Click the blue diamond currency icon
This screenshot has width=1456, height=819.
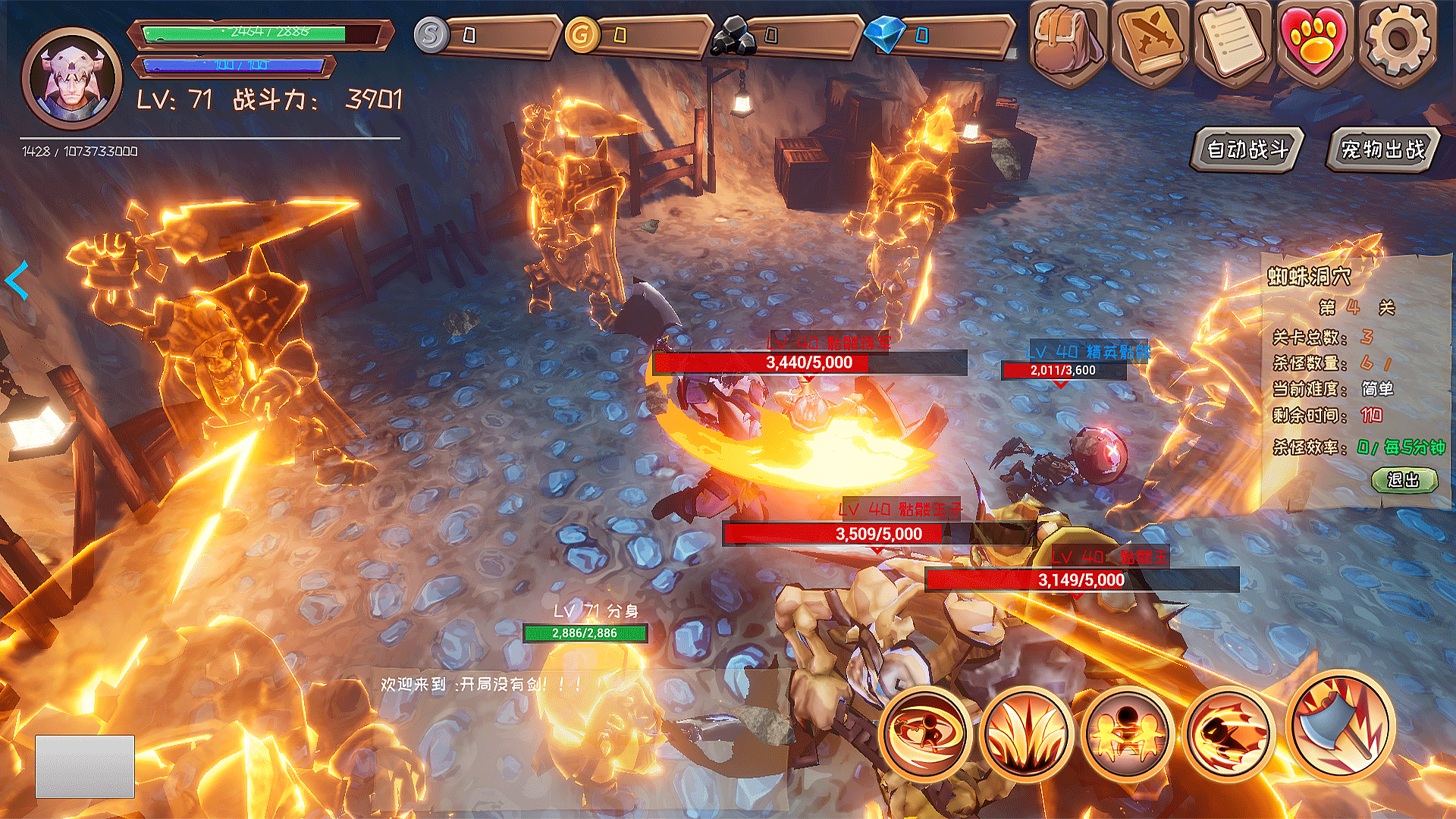click(x=885, y=35)
